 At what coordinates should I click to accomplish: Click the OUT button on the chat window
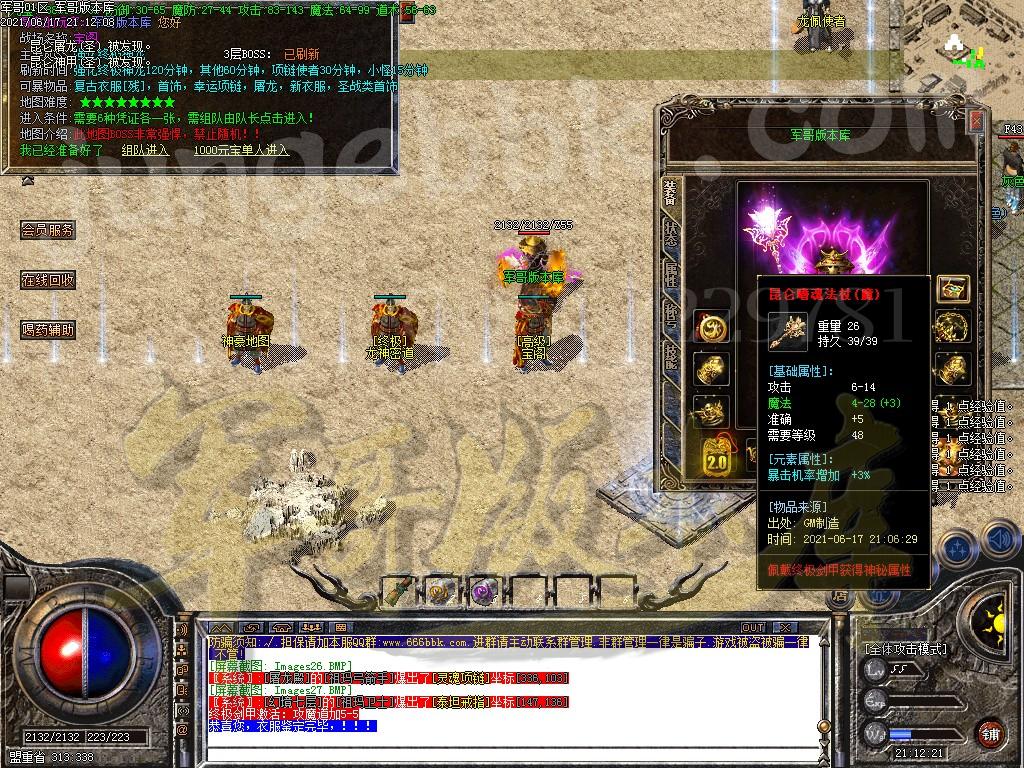[x=752, y=628]
